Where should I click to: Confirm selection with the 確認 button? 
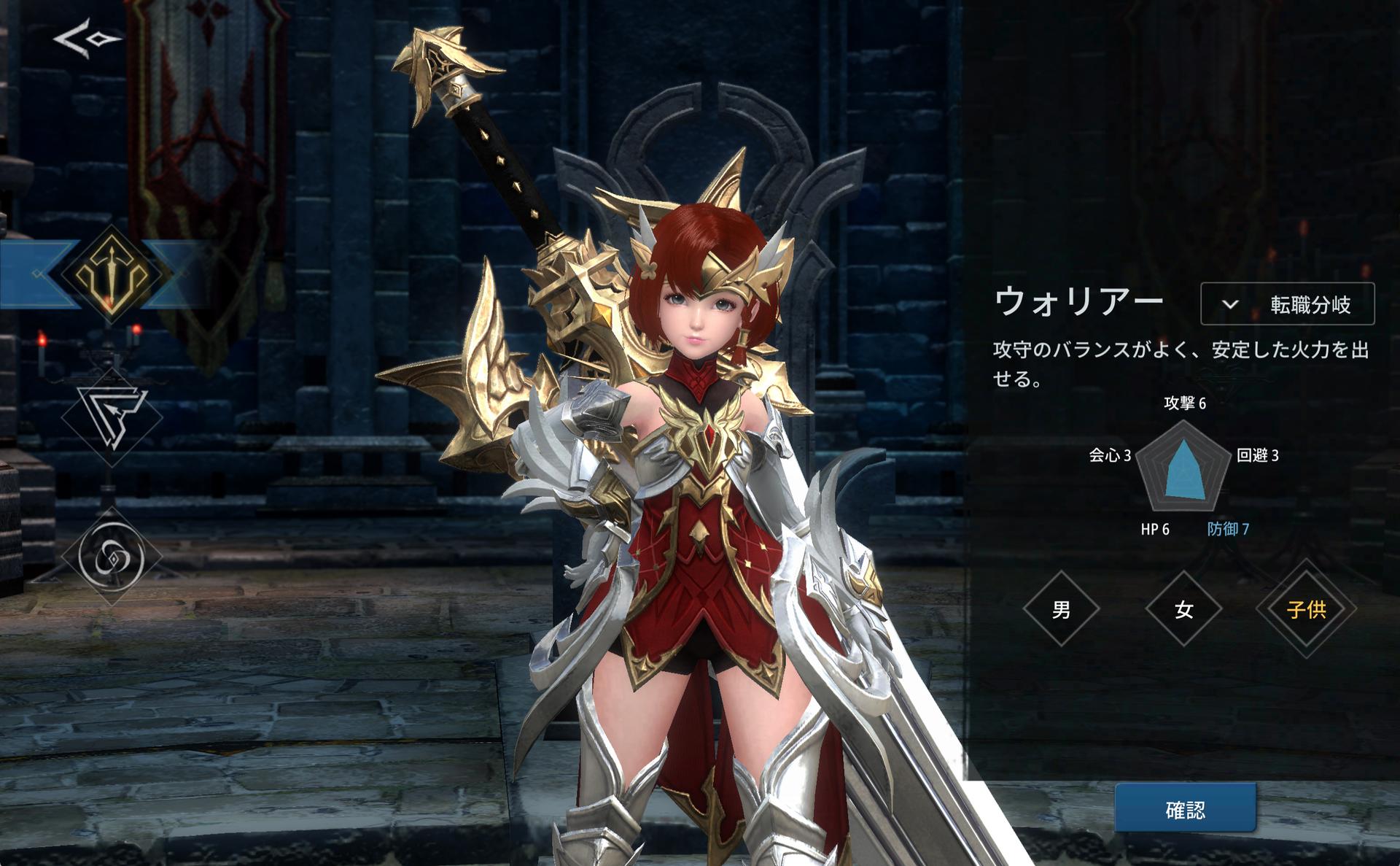coord(1185,809)
